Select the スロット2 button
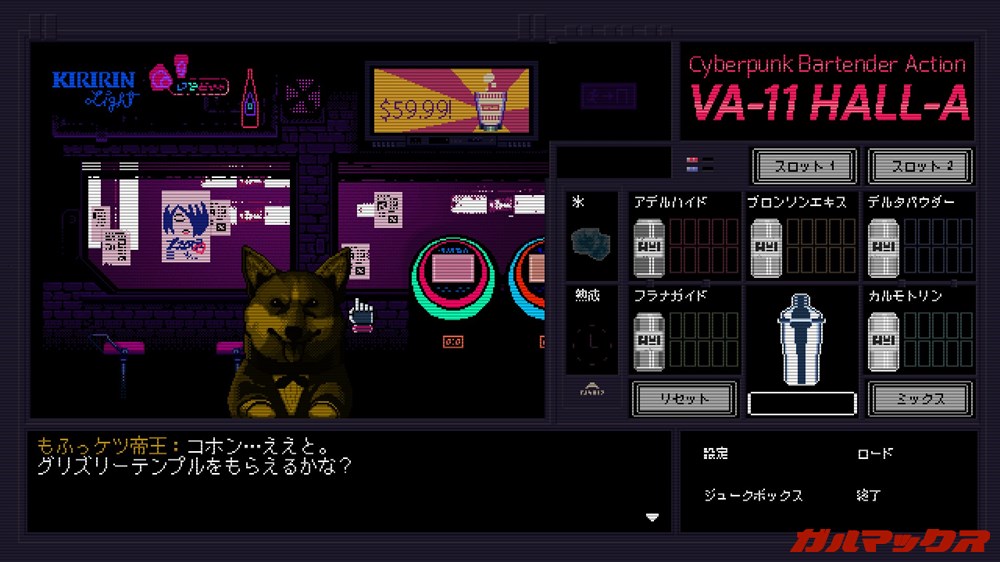1000x562 pixels. 920,166
